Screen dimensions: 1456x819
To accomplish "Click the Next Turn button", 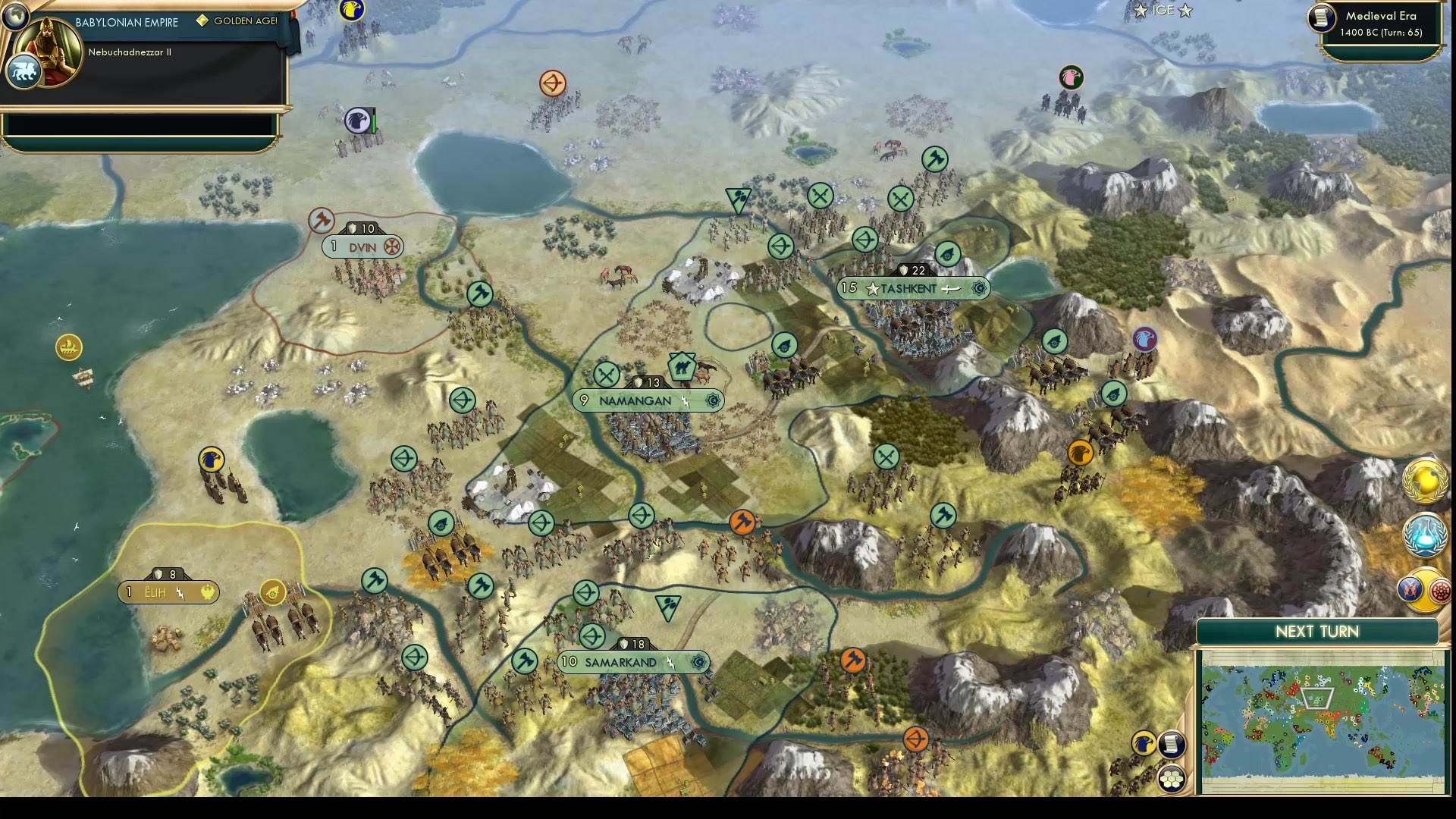I will [x=1316, y=632].
